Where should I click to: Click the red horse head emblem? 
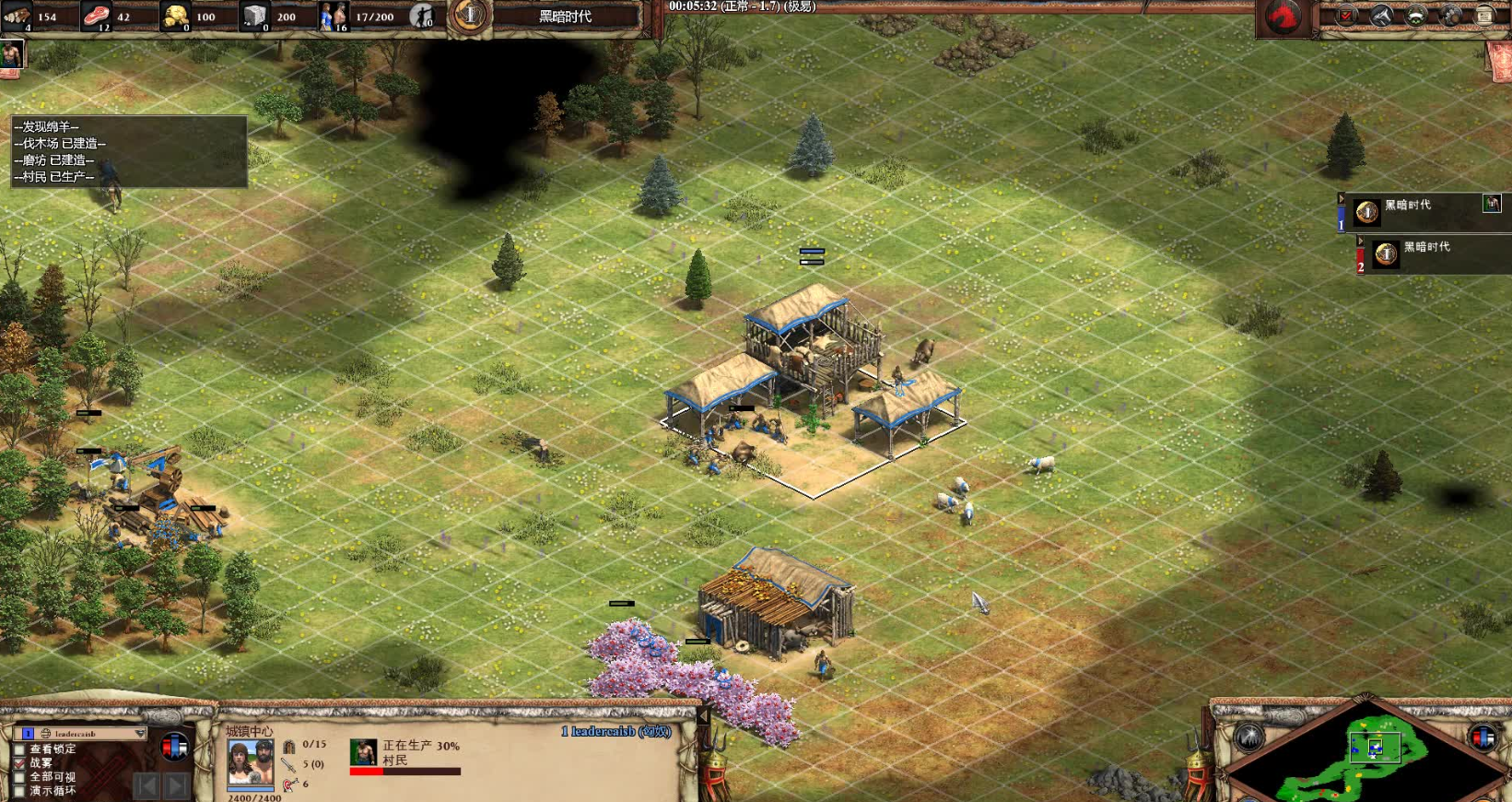(1284, 18)
